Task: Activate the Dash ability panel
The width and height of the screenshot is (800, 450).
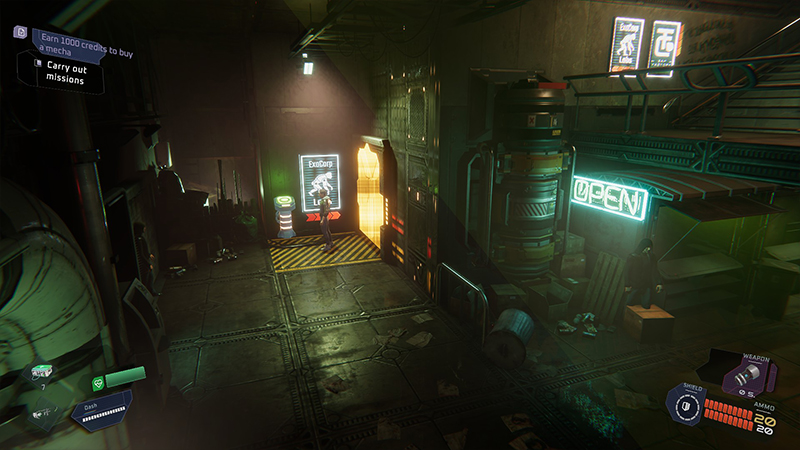Action: click(101, 407)
